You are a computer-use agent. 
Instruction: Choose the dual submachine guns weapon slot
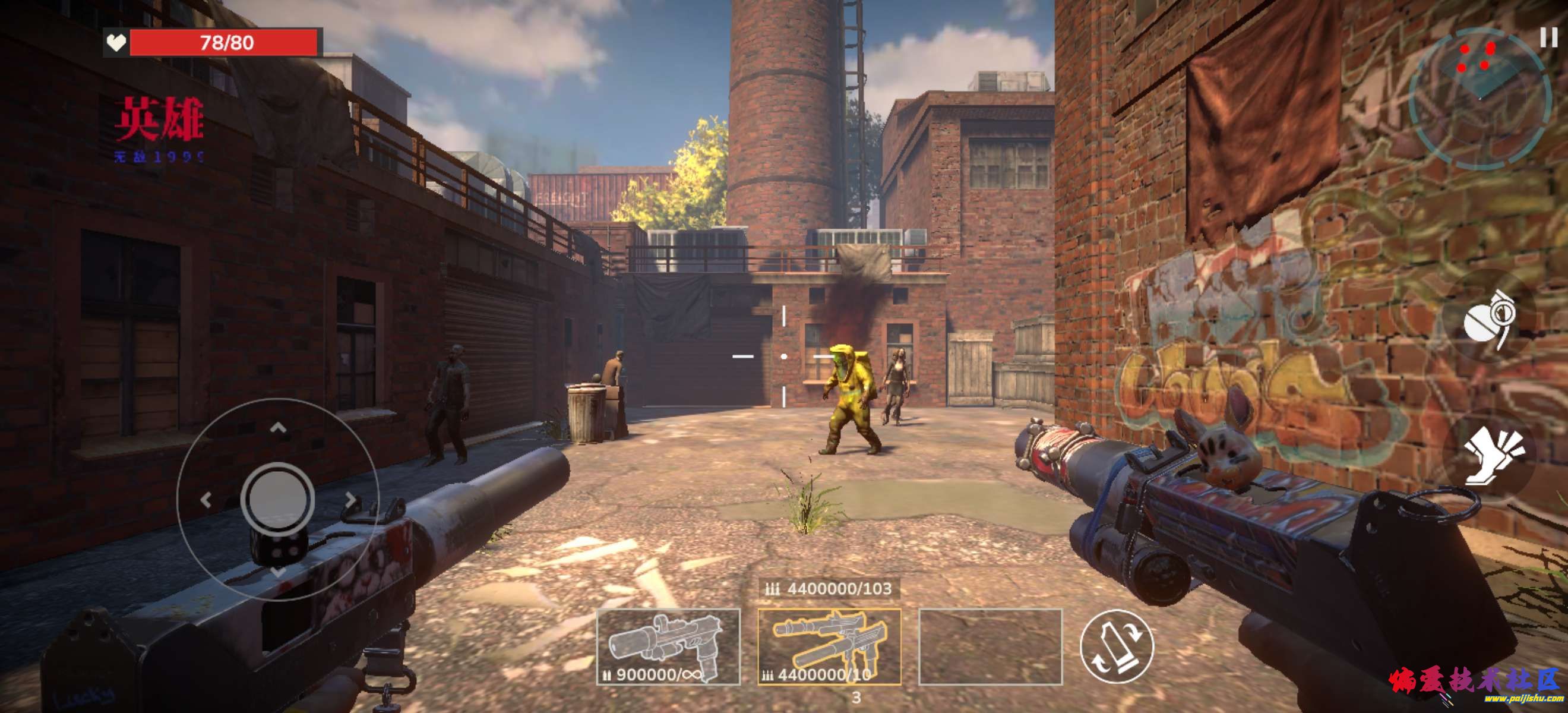[829, 646]
